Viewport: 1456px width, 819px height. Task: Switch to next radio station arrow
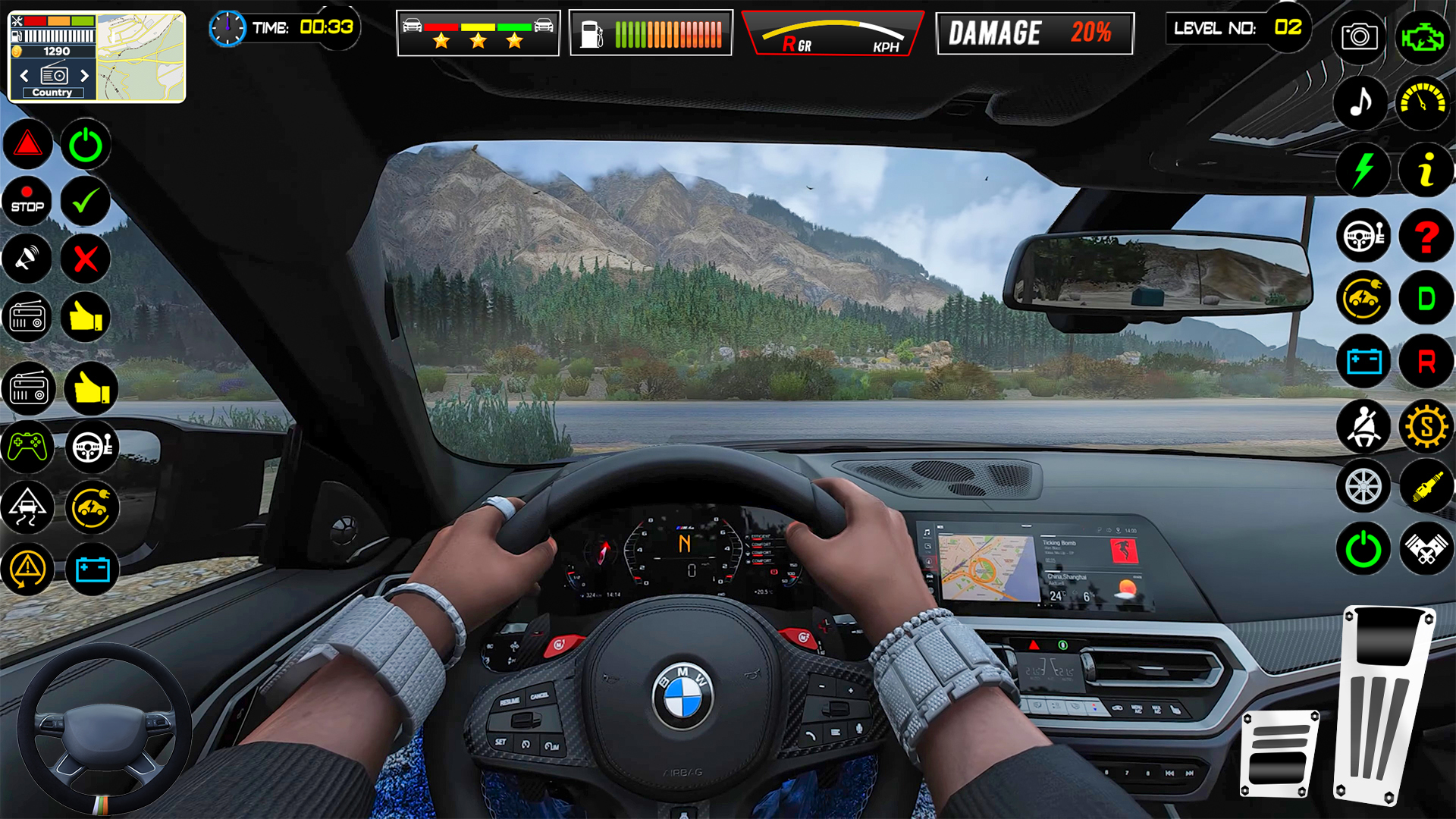(x=84, y=76)
